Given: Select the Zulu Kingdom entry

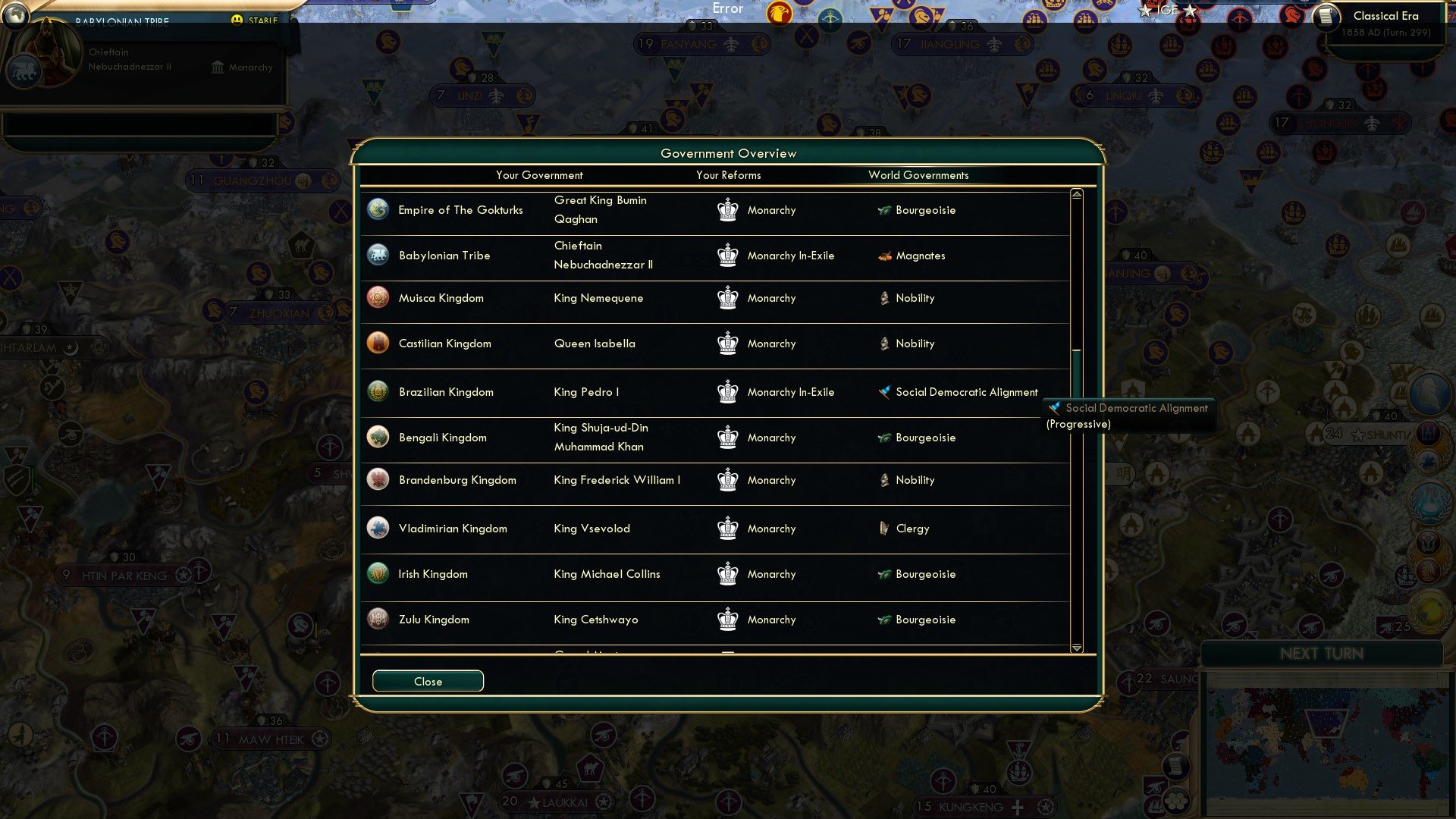Looking at the screenshot, I should click(434, 620).
